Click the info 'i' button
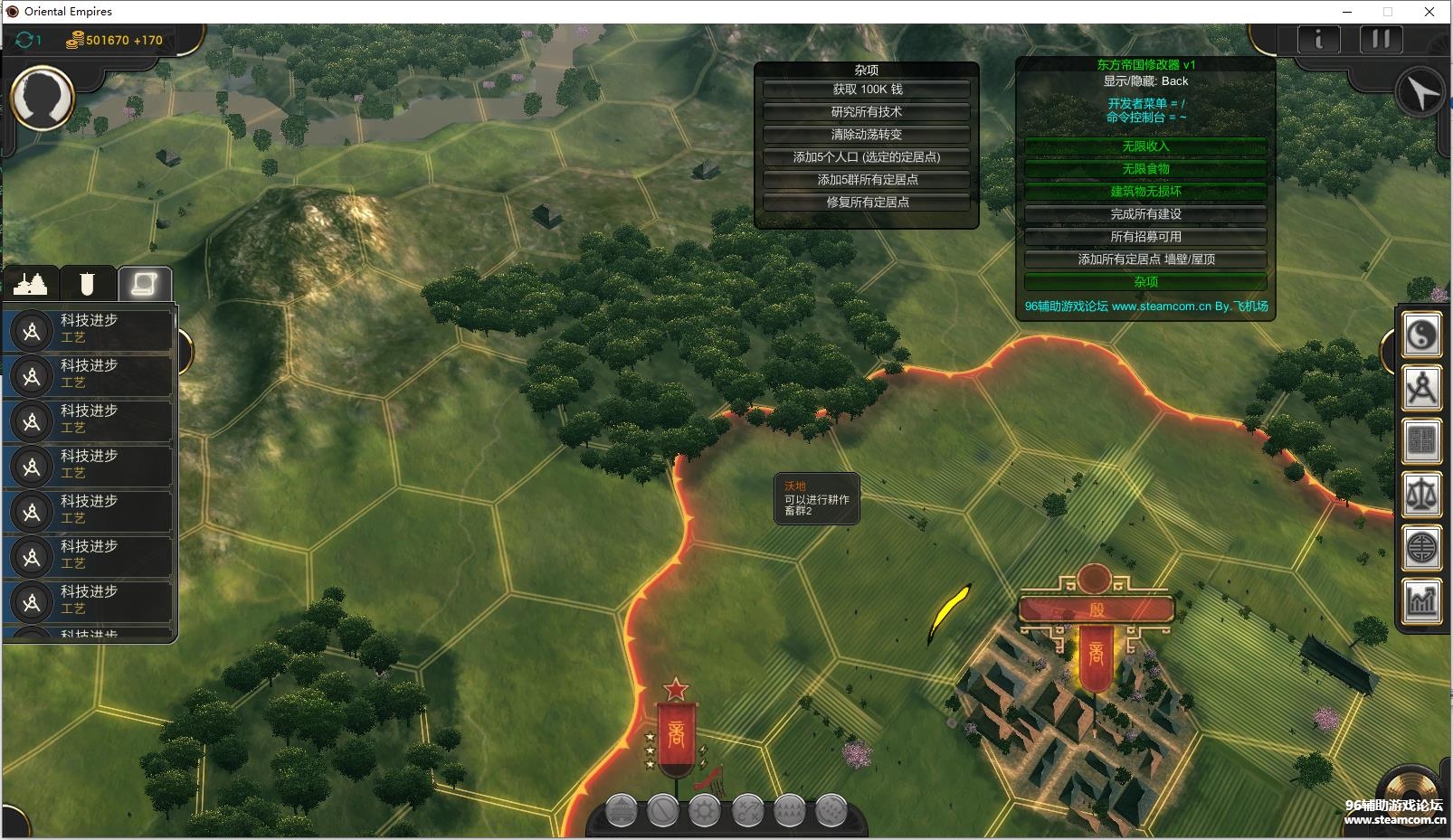The image size is (1453, 840). coord(1318,40)
